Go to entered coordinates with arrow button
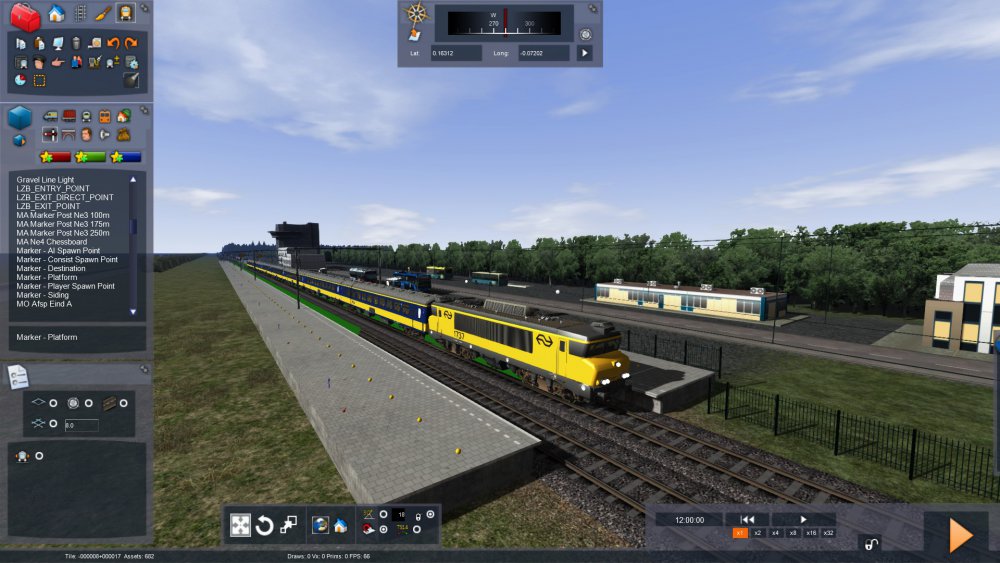Image resolution: width=1000 pixels, height=563 pixels. 584,53
